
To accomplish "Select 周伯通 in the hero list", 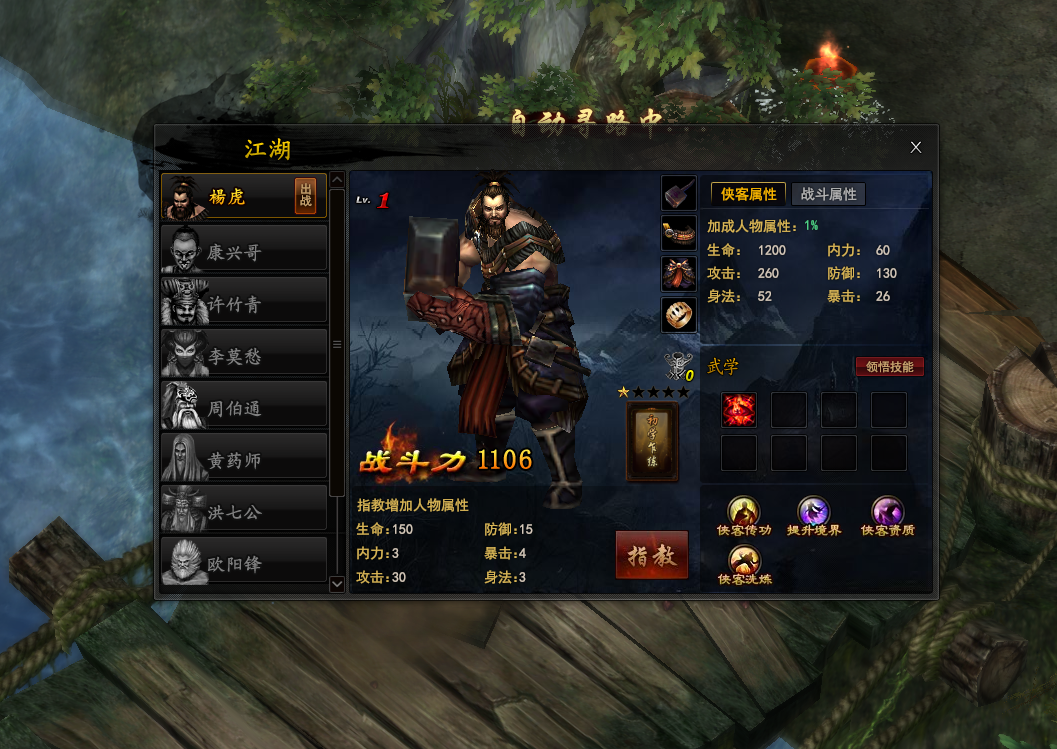I will pos(244,406).
